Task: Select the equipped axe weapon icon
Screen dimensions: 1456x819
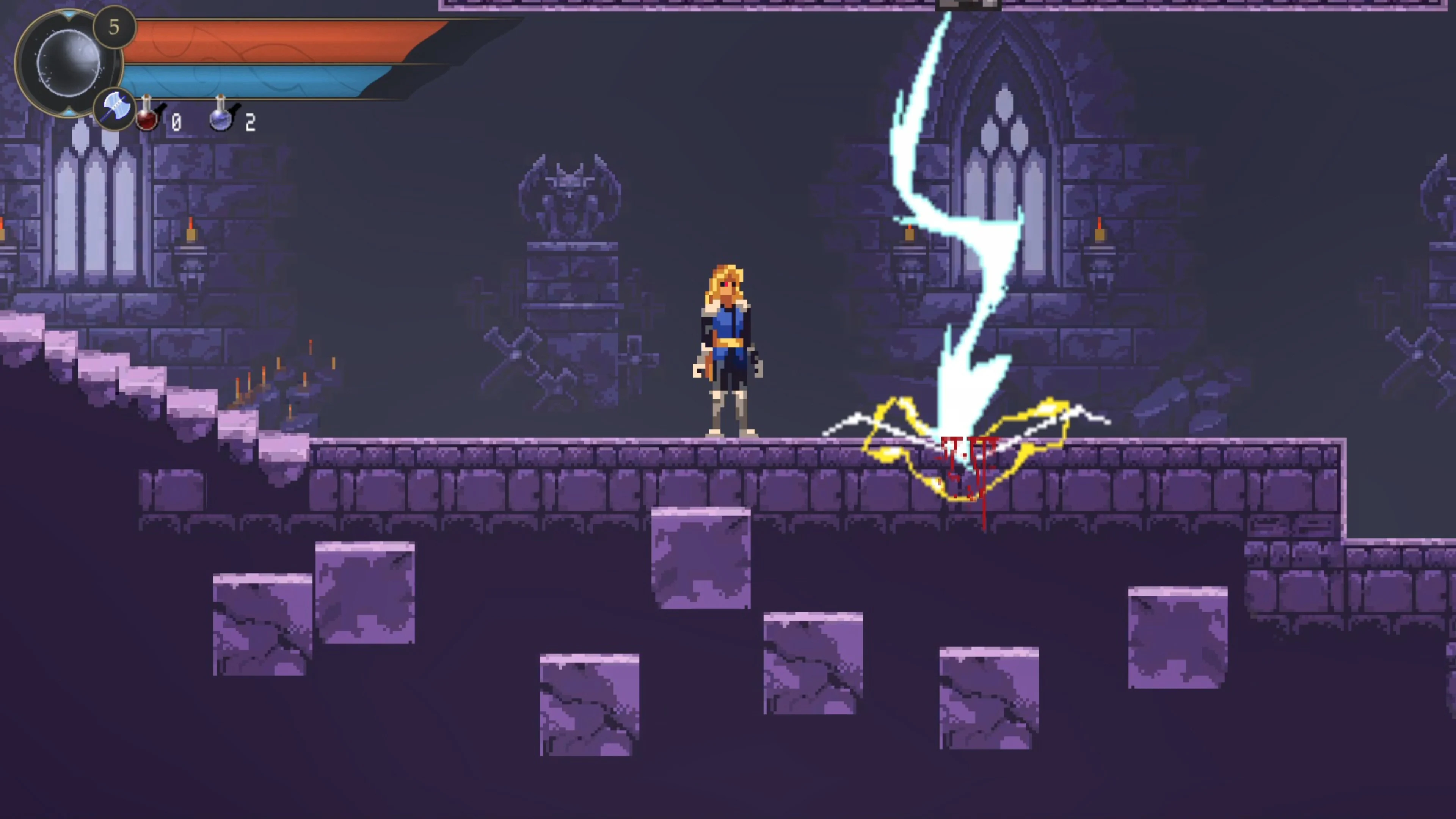Action: coord(115,107)
